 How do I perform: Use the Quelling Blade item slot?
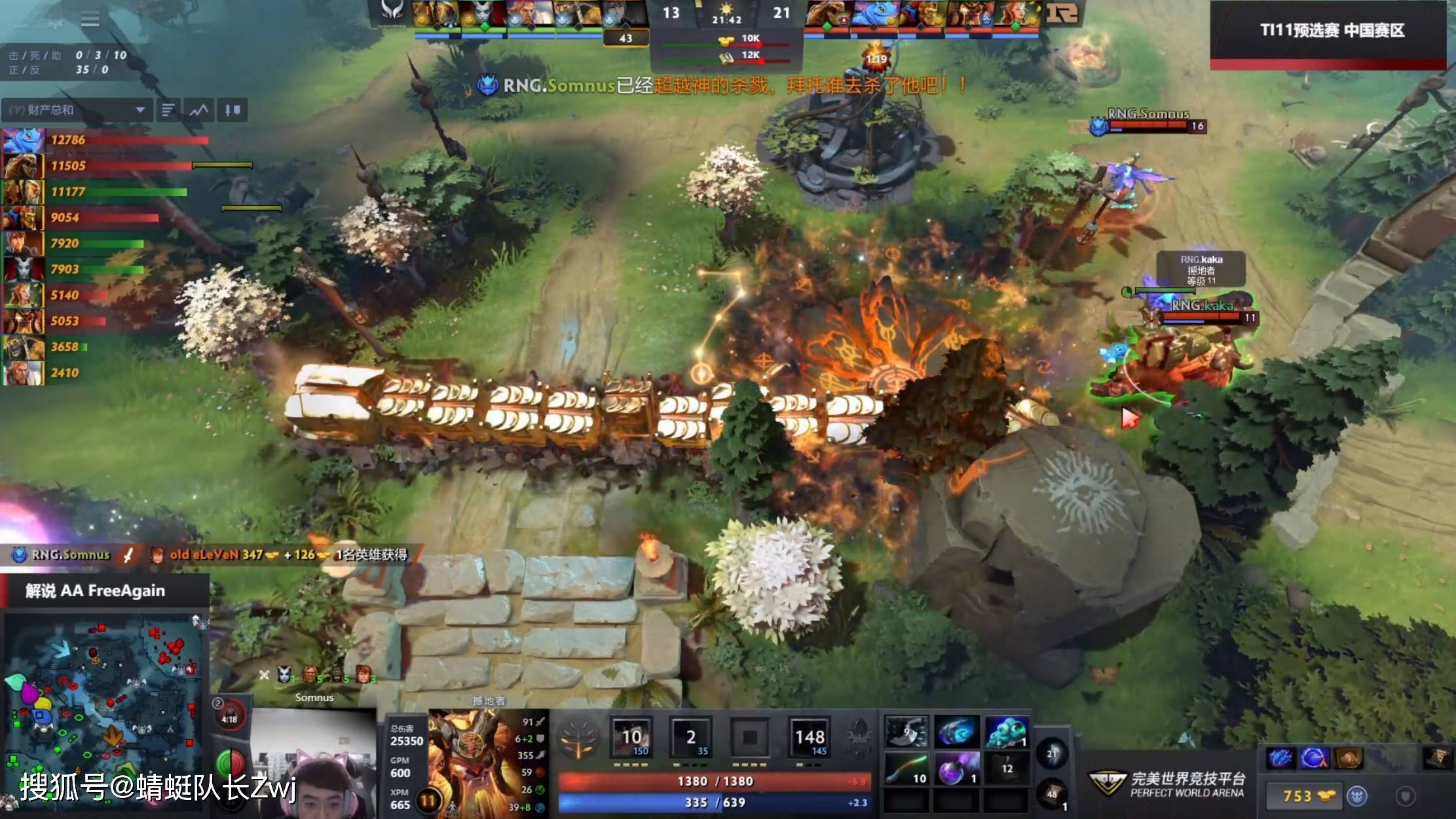[906, 732]
